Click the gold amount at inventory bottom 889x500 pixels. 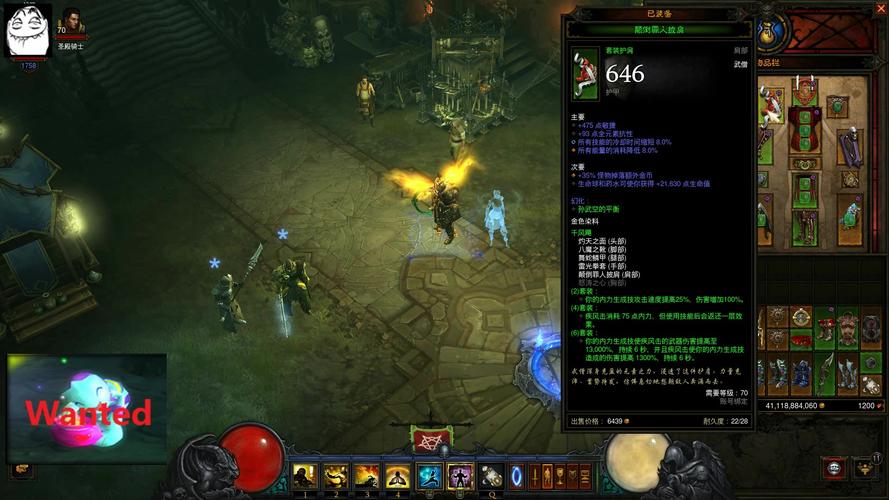791,406
